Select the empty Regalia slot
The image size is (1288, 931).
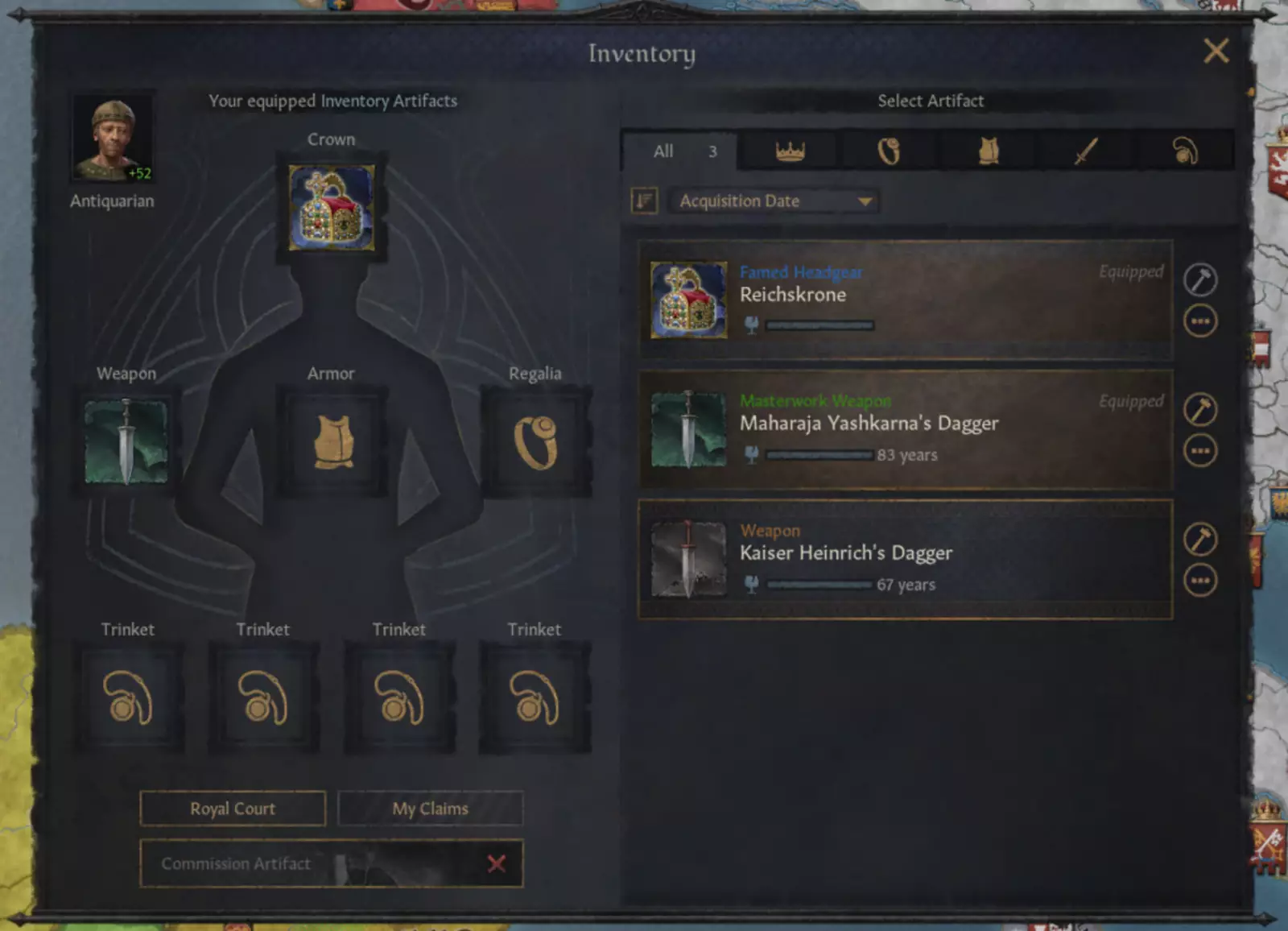[535, 441]
